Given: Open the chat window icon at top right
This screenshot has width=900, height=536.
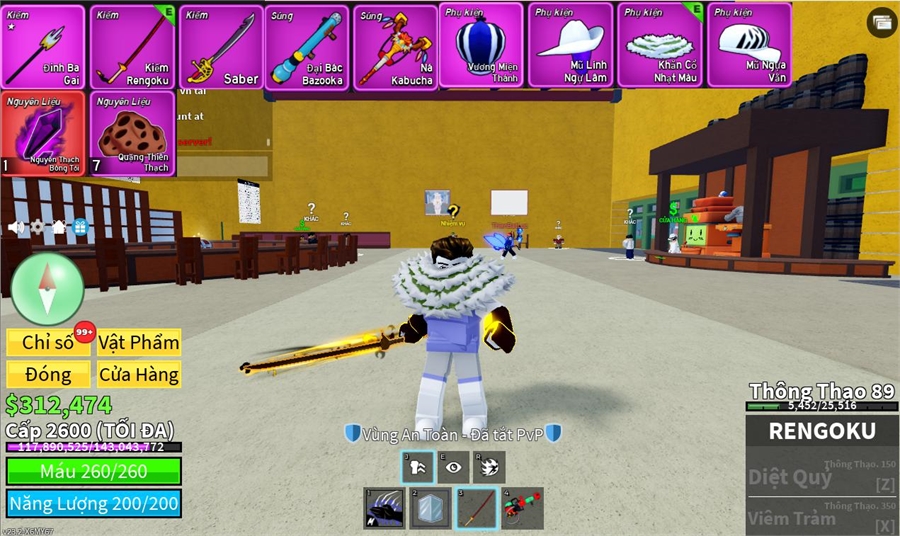Looking at the screenshot, I should pos(881,22).
